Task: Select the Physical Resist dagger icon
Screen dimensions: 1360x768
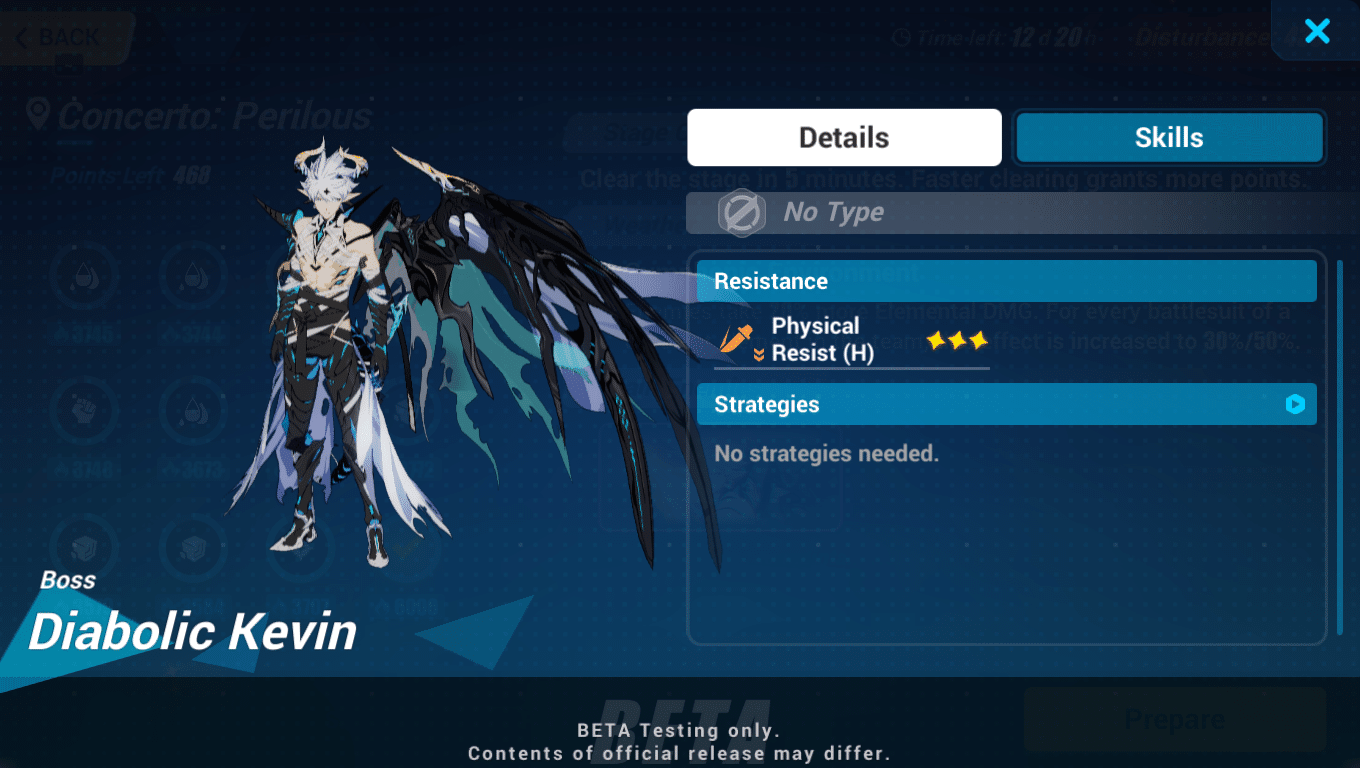Action: coord(736,339)
